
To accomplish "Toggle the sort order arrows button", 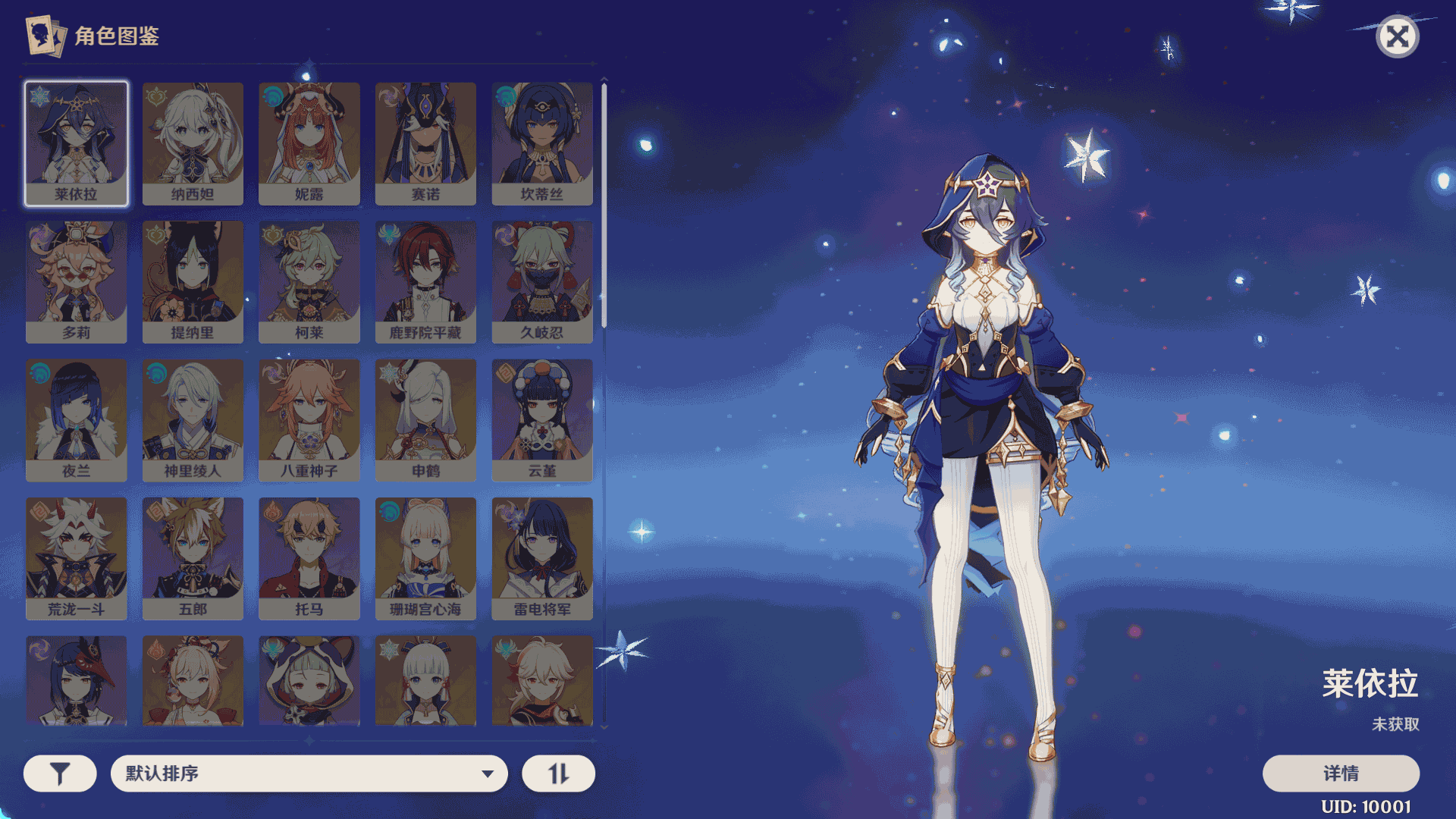I will point(558,773).
